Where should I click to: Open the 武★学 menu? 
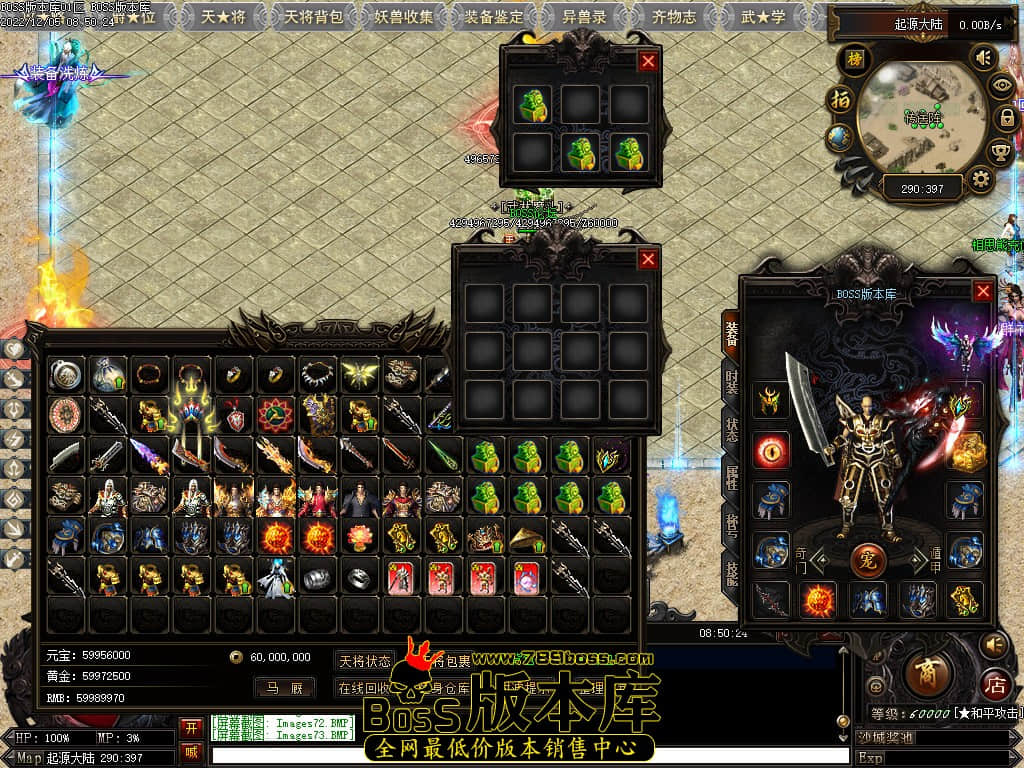[x=763, y=17]
